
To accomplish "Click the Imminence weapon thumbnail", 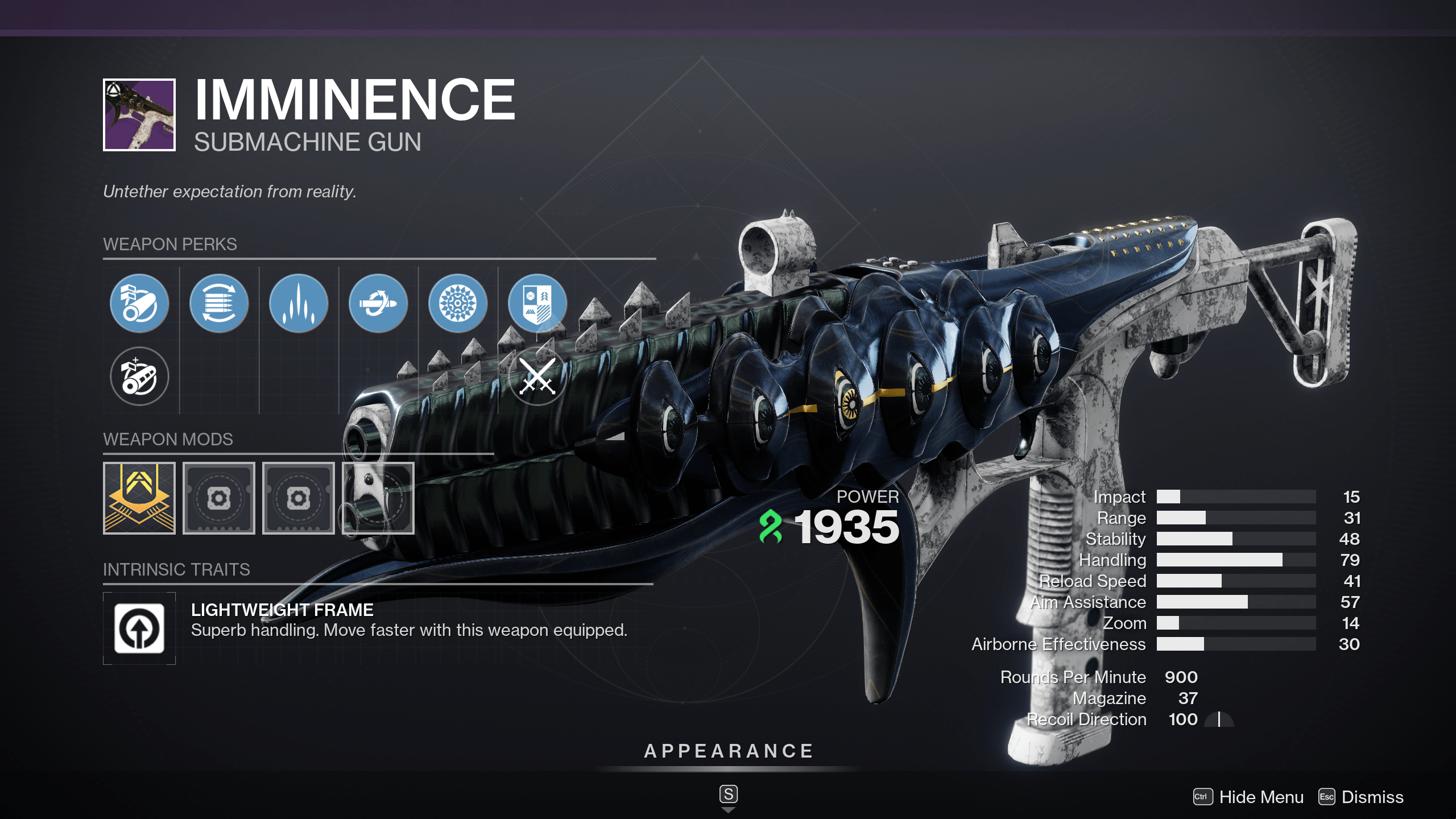I will [139, 115].
